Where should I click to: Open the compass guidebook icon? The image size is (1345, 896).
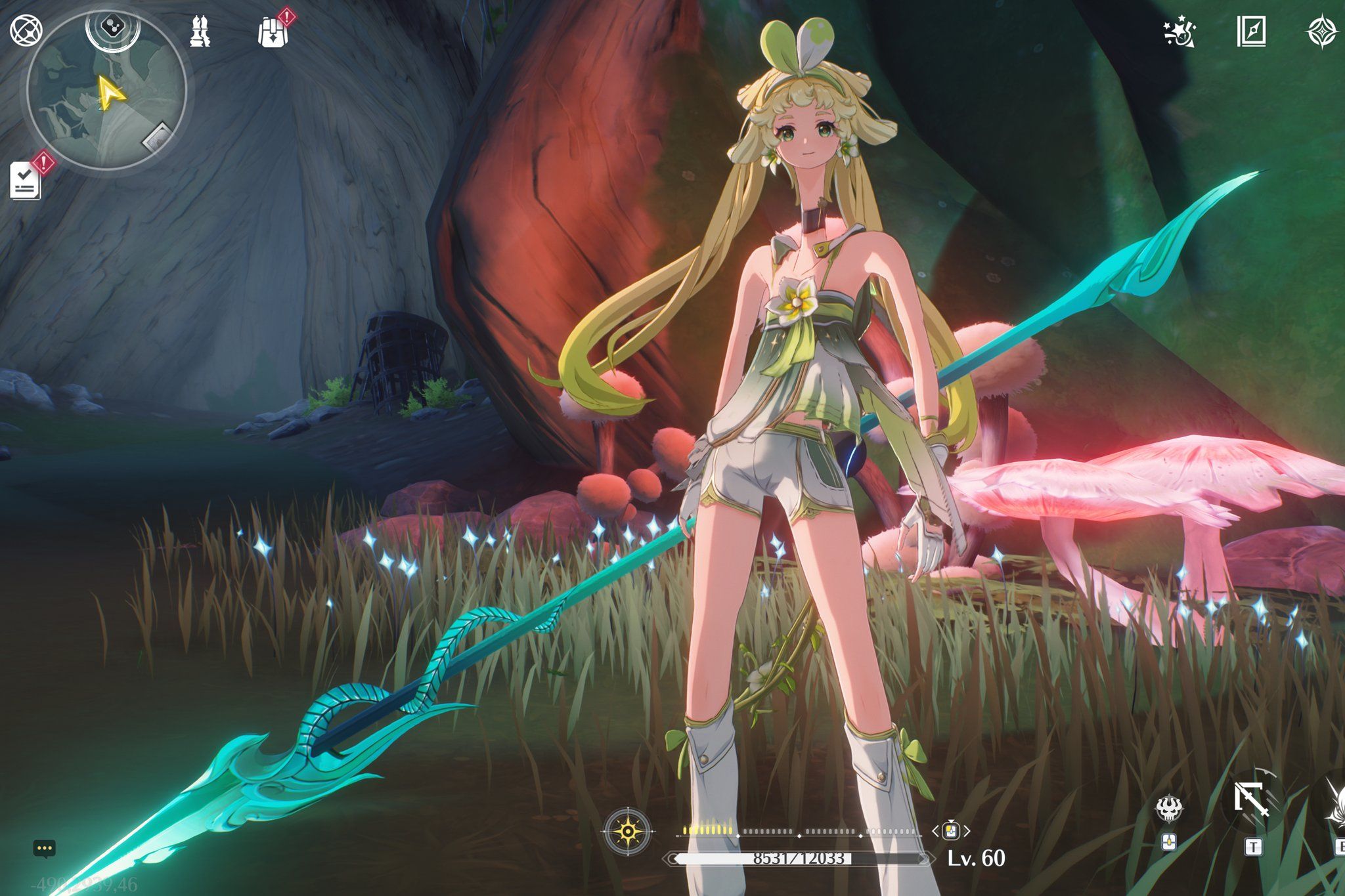point(1251,31)
